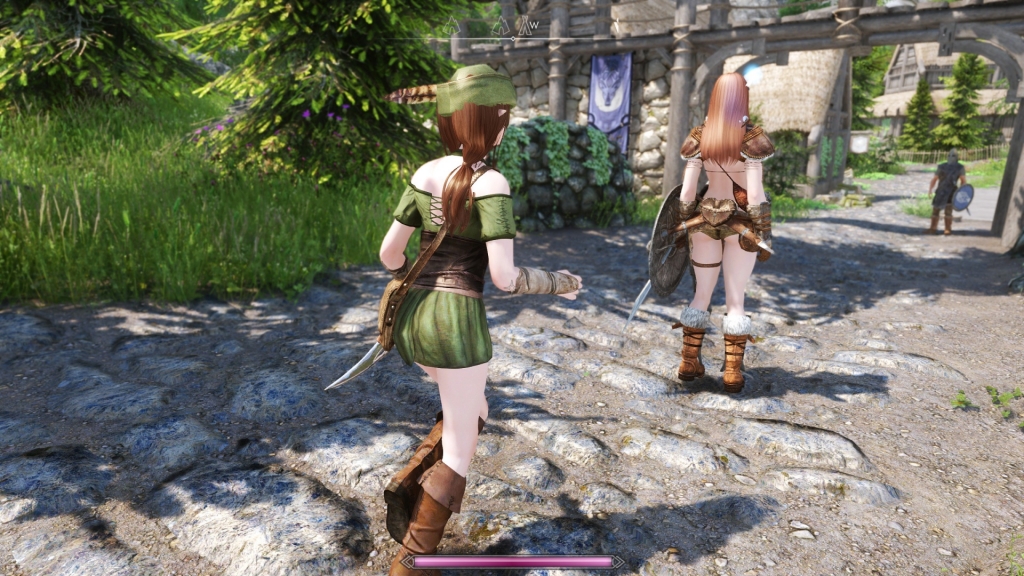Viewport: 1024px width, 576px height.
Task: Click the West letter on the compass
Action: click(535, 24)
